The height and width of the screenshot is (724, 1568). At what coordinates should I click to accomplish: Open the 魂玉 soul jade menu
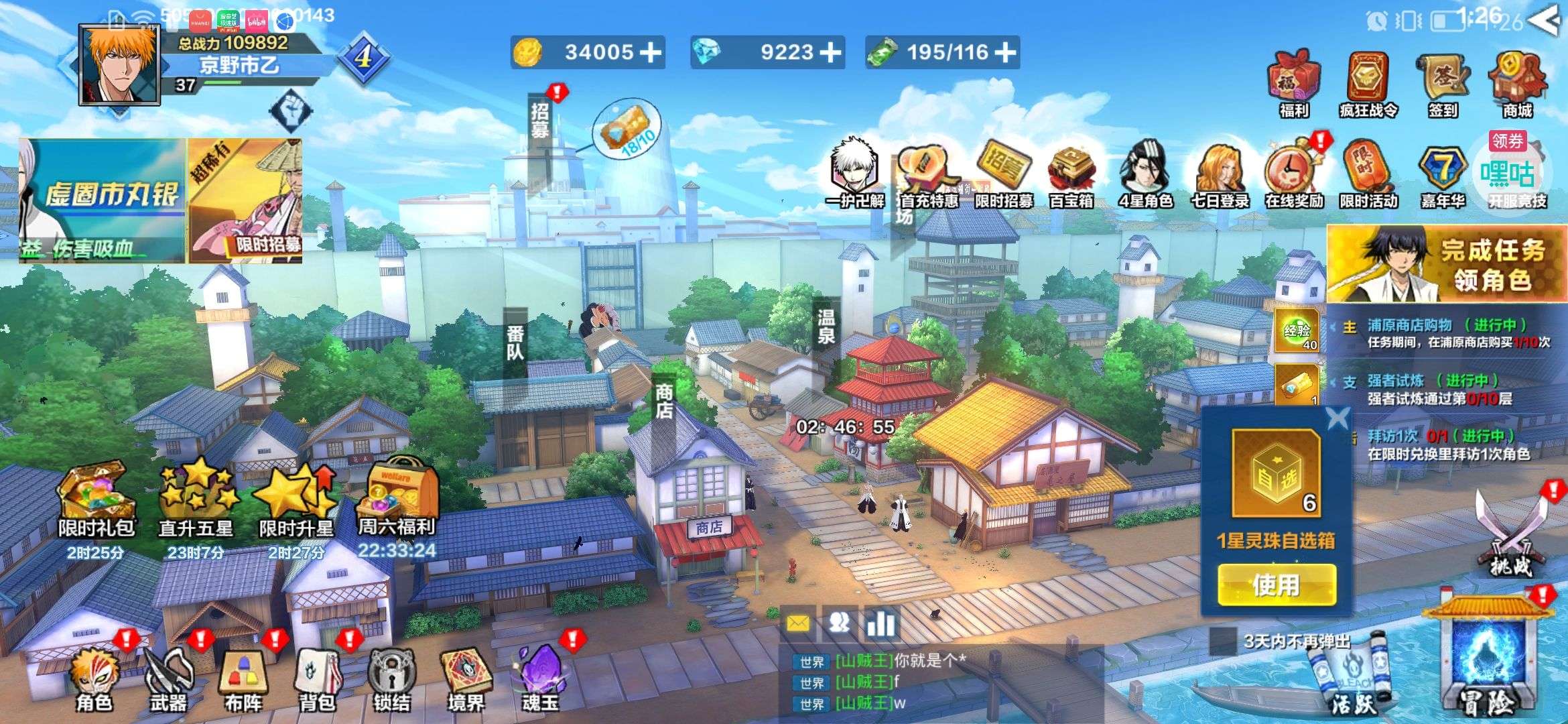(540, 676)
